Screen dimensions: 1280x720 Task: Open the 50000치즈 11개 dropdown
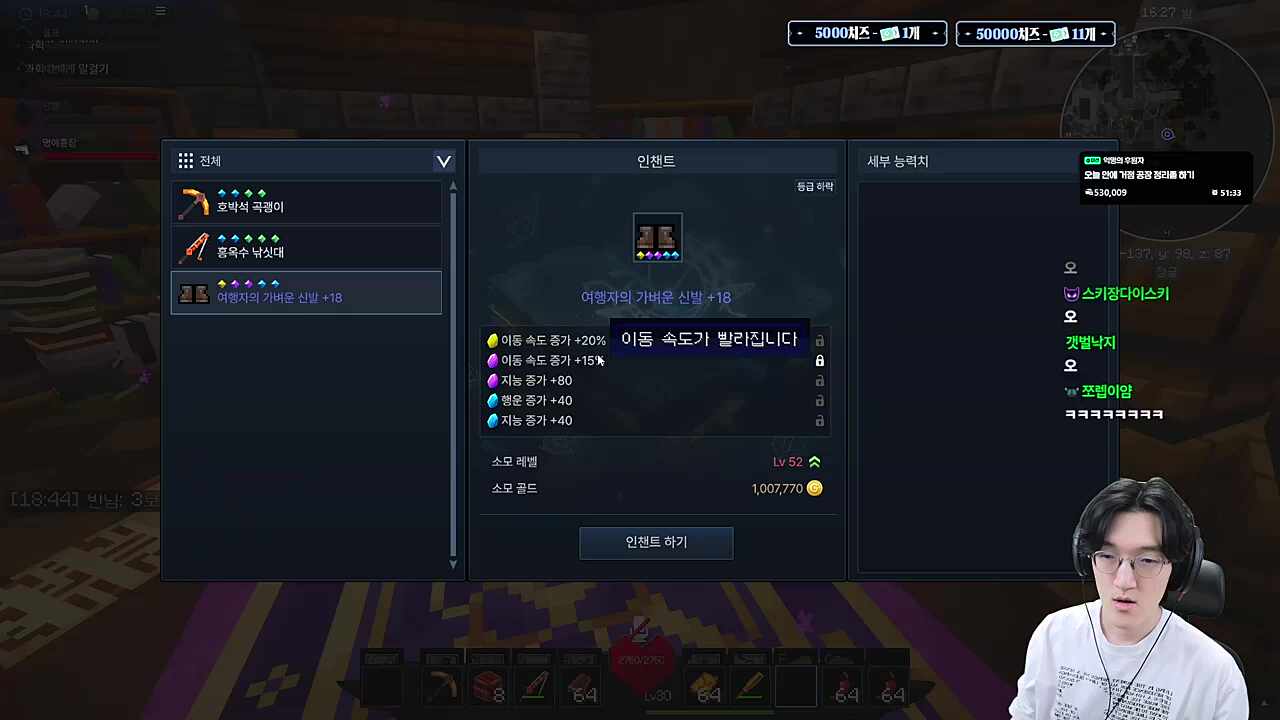tap(1035, 33)
